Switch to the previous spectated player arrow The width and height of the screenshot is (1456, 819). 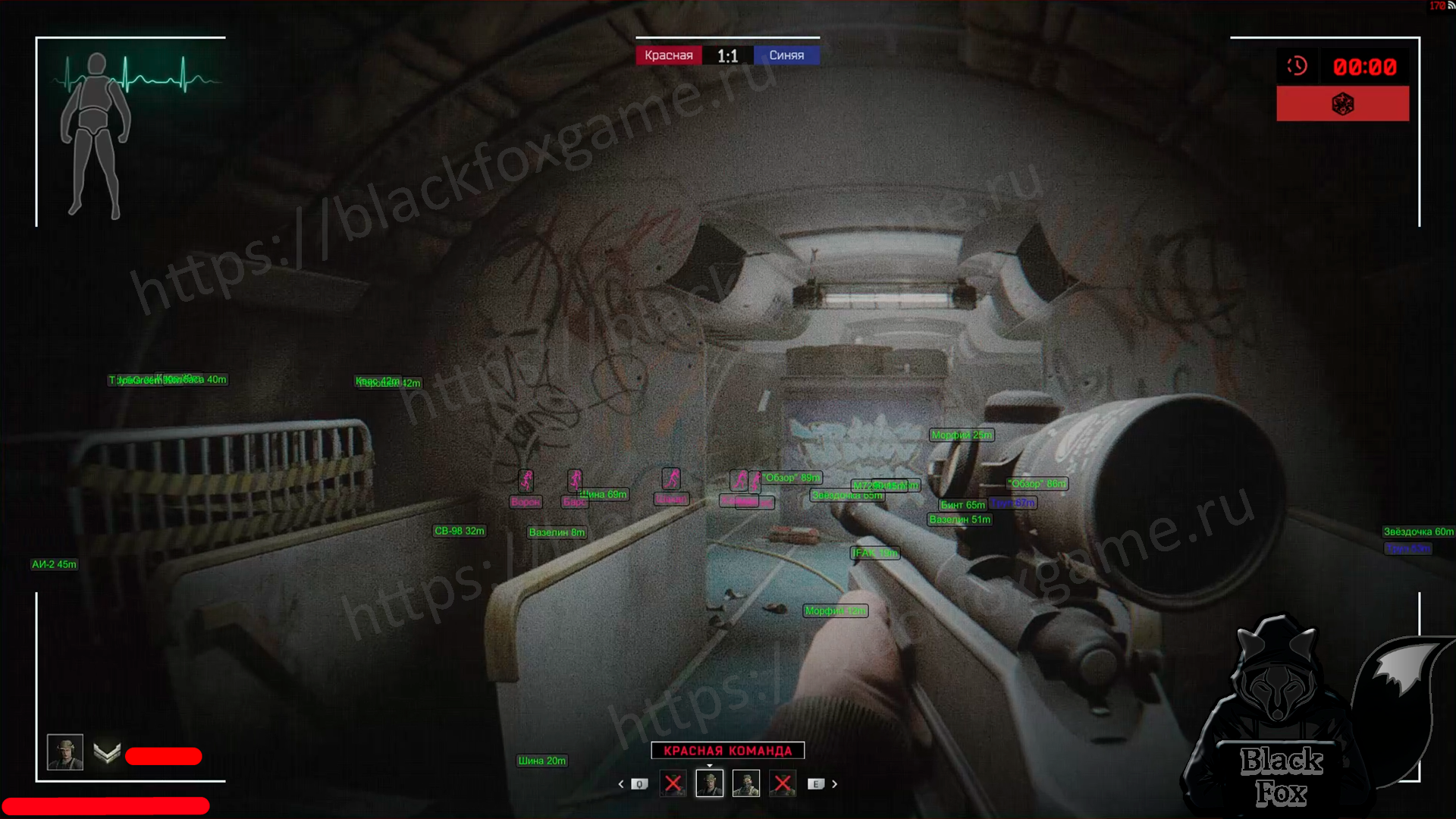621,784
